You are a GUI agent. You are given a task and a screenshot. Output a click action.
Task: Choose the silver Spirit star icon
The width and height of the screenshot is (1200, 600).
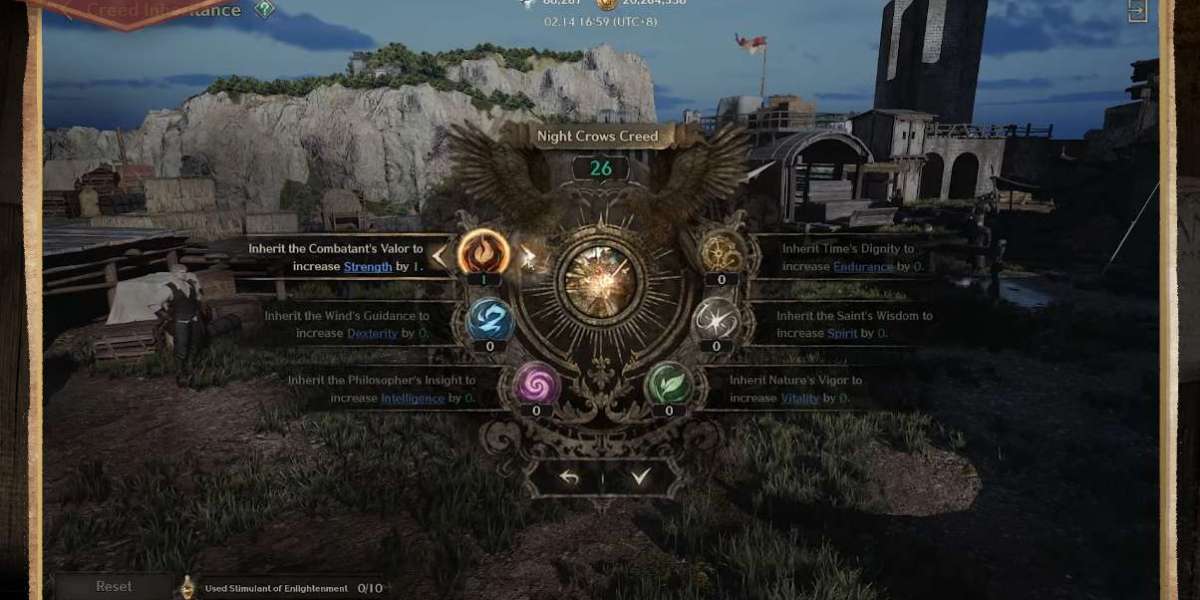[716, 321]
